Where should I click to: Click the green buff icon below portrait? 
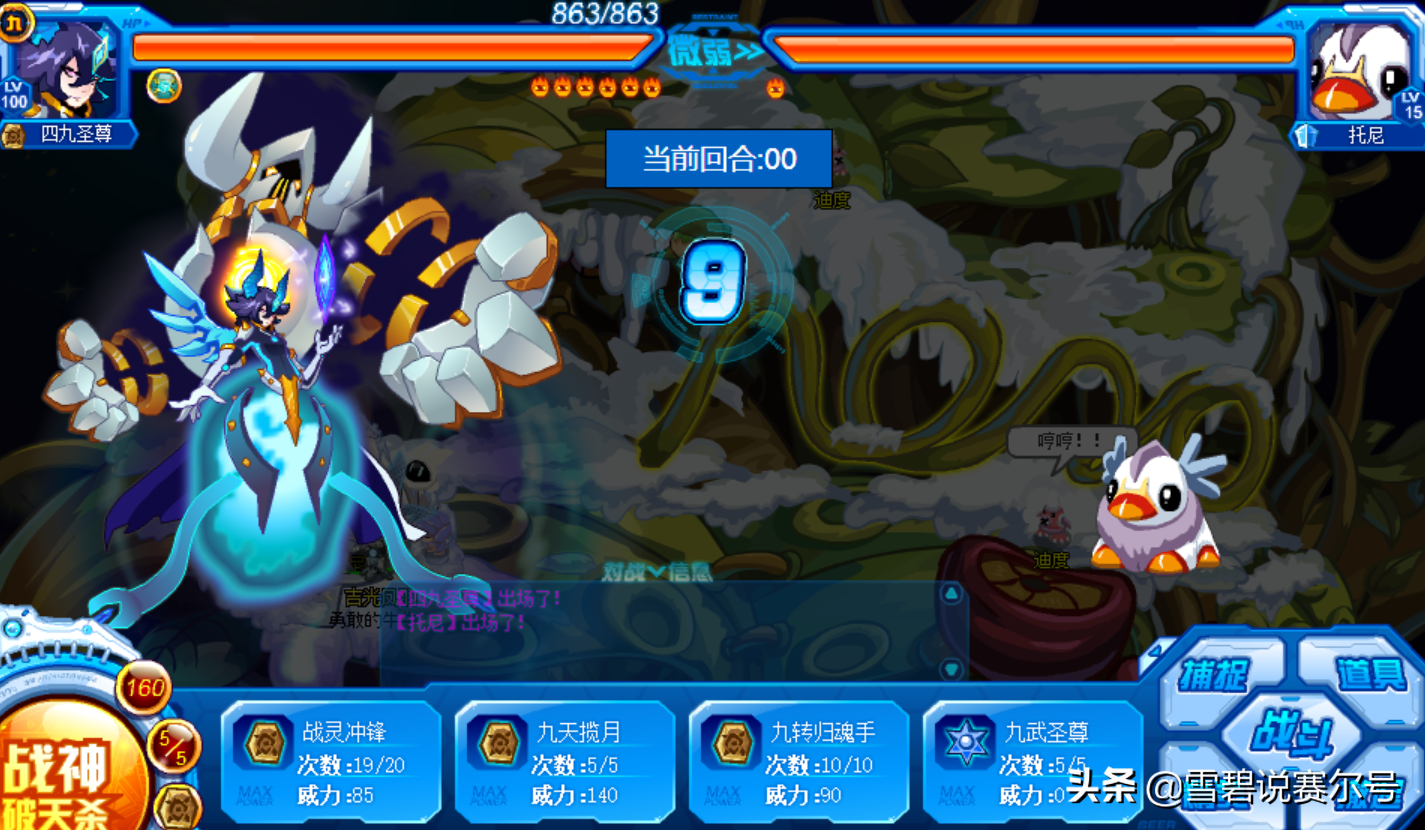click(x=164, y=86)
